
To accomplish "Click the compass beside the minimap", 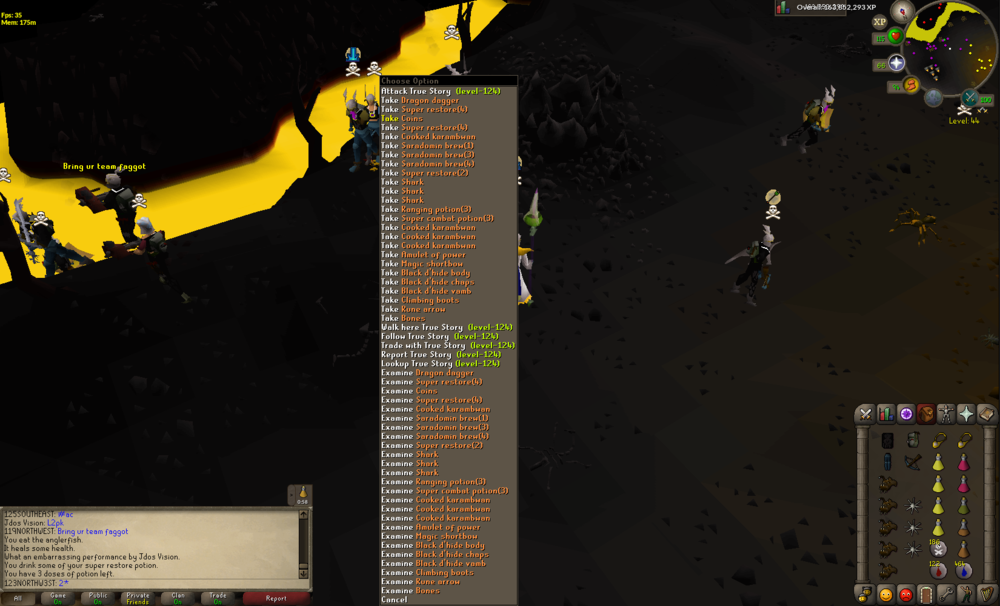I will click(904, 13).
